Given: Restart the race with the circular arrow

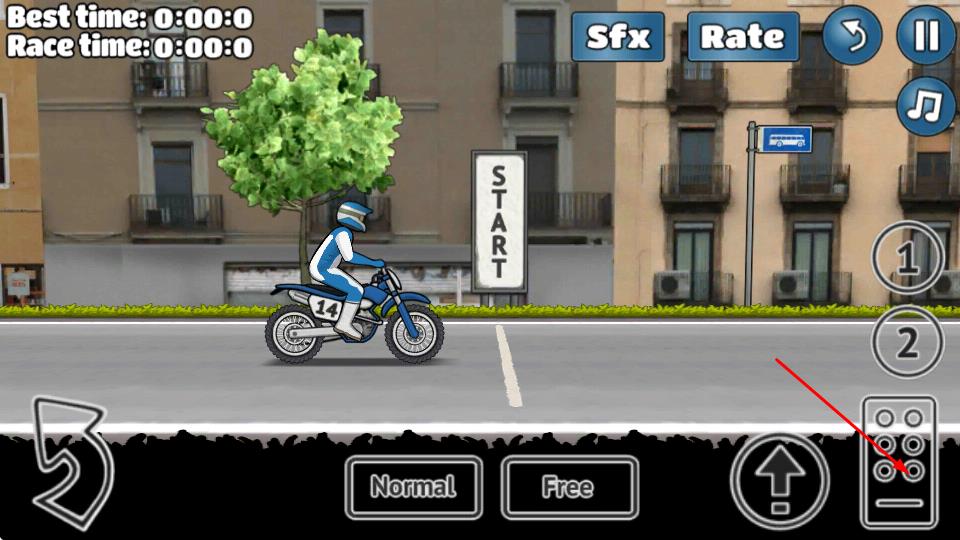Looking at the screenshot, I should coord(852,37).
